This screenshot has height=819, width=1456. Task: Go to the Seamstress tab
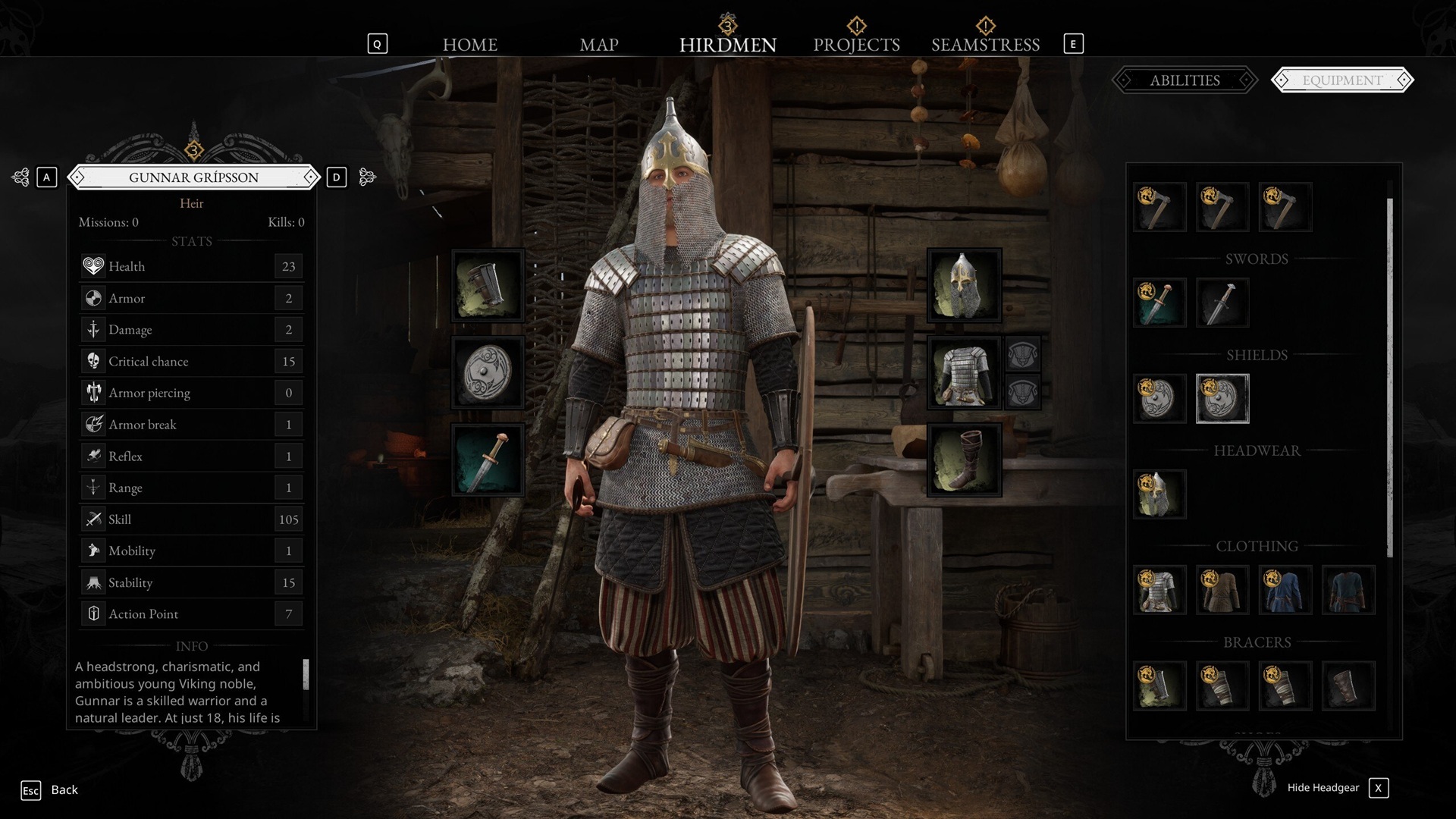[985, 45]
